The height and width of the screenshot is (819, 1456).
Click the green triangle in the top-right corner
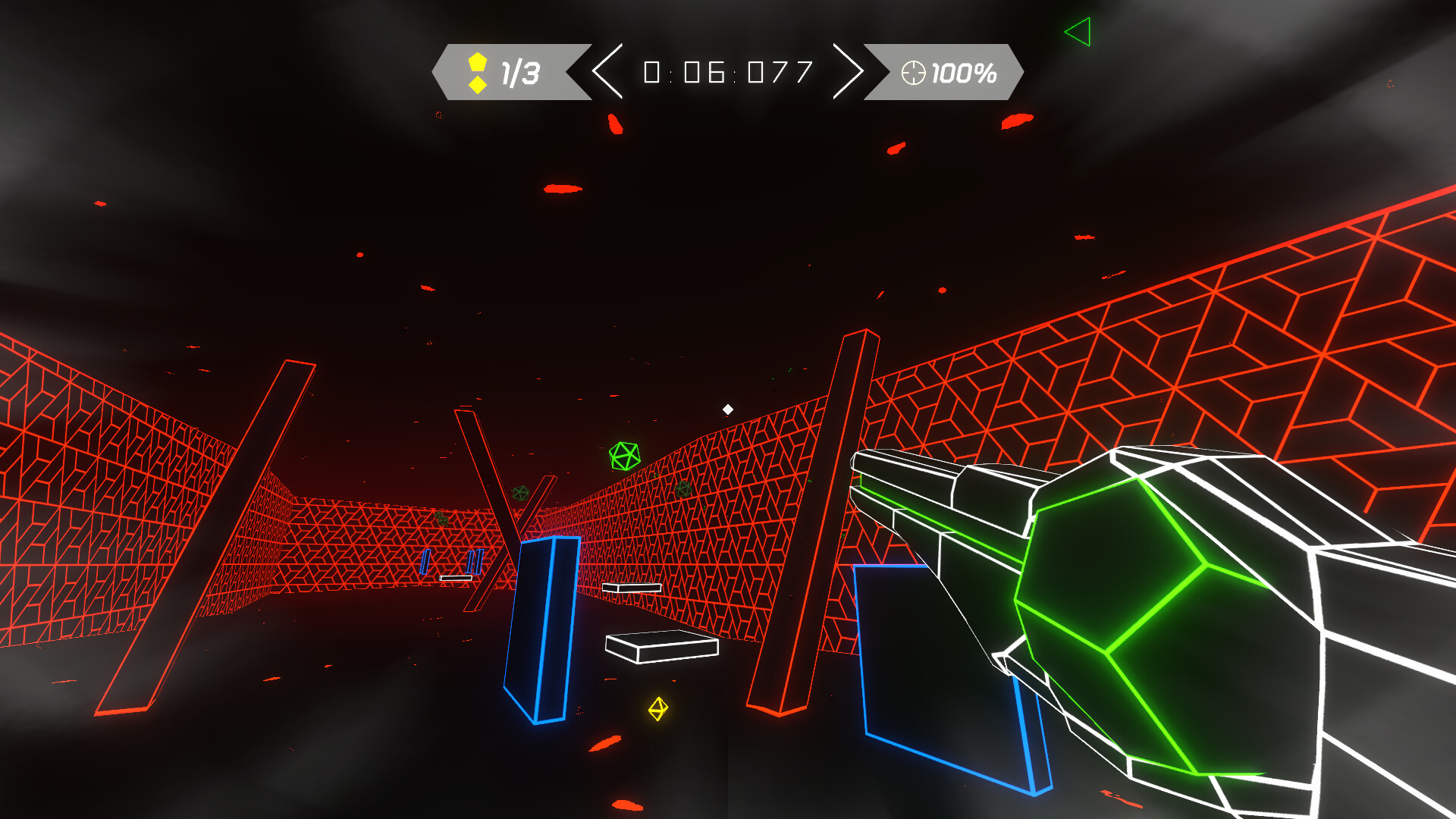point(1079,31)
